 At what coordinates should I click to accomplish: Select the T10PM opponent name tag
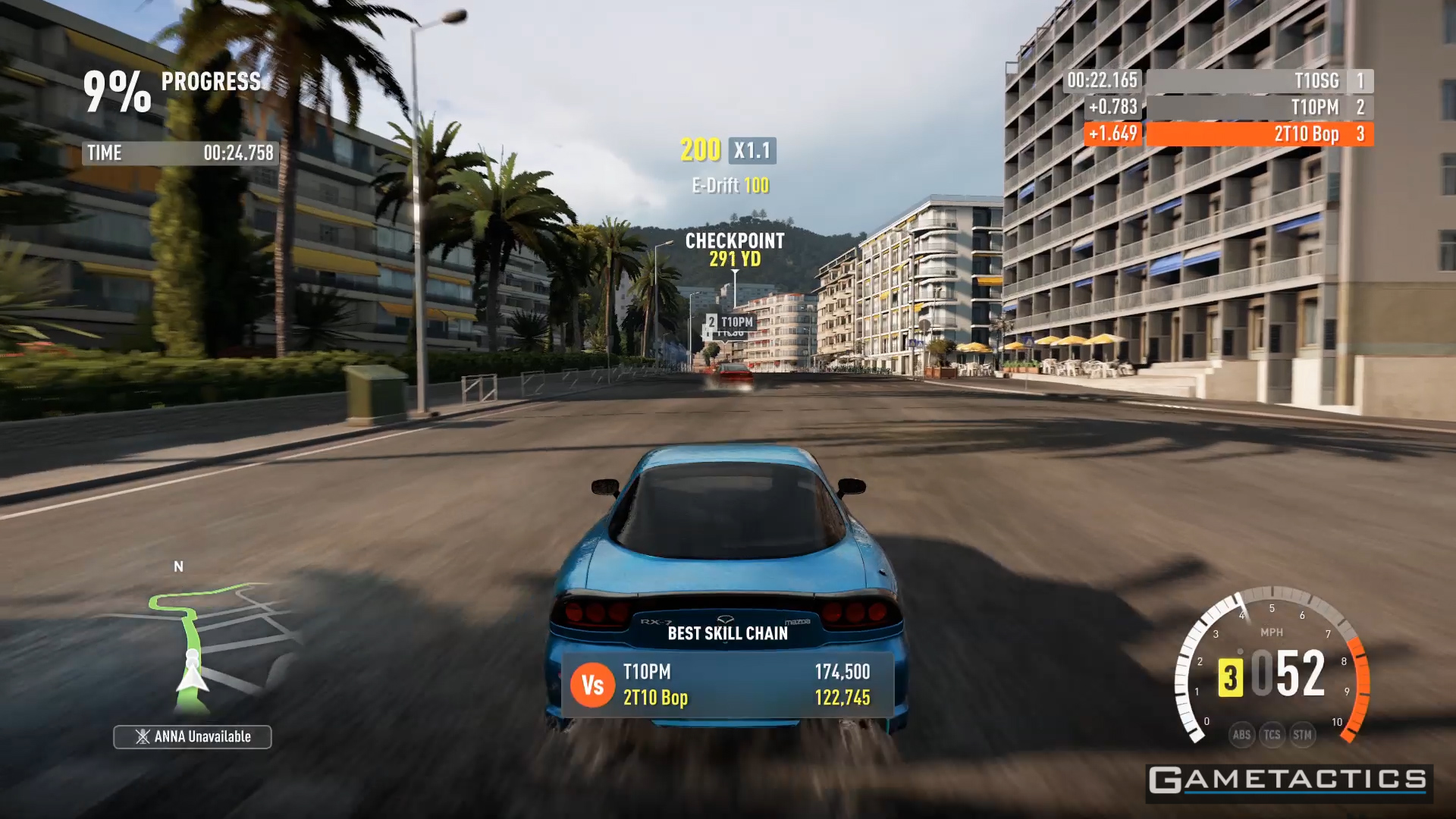click(x=730, y=322)
